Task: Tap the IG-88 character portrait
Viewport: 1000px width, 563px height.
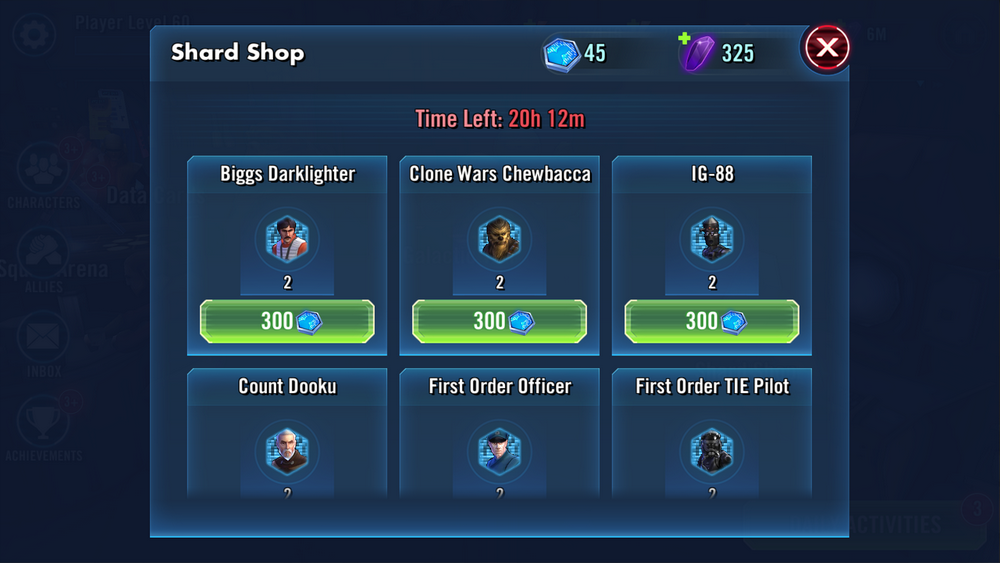Action: (x=711, y=240)
